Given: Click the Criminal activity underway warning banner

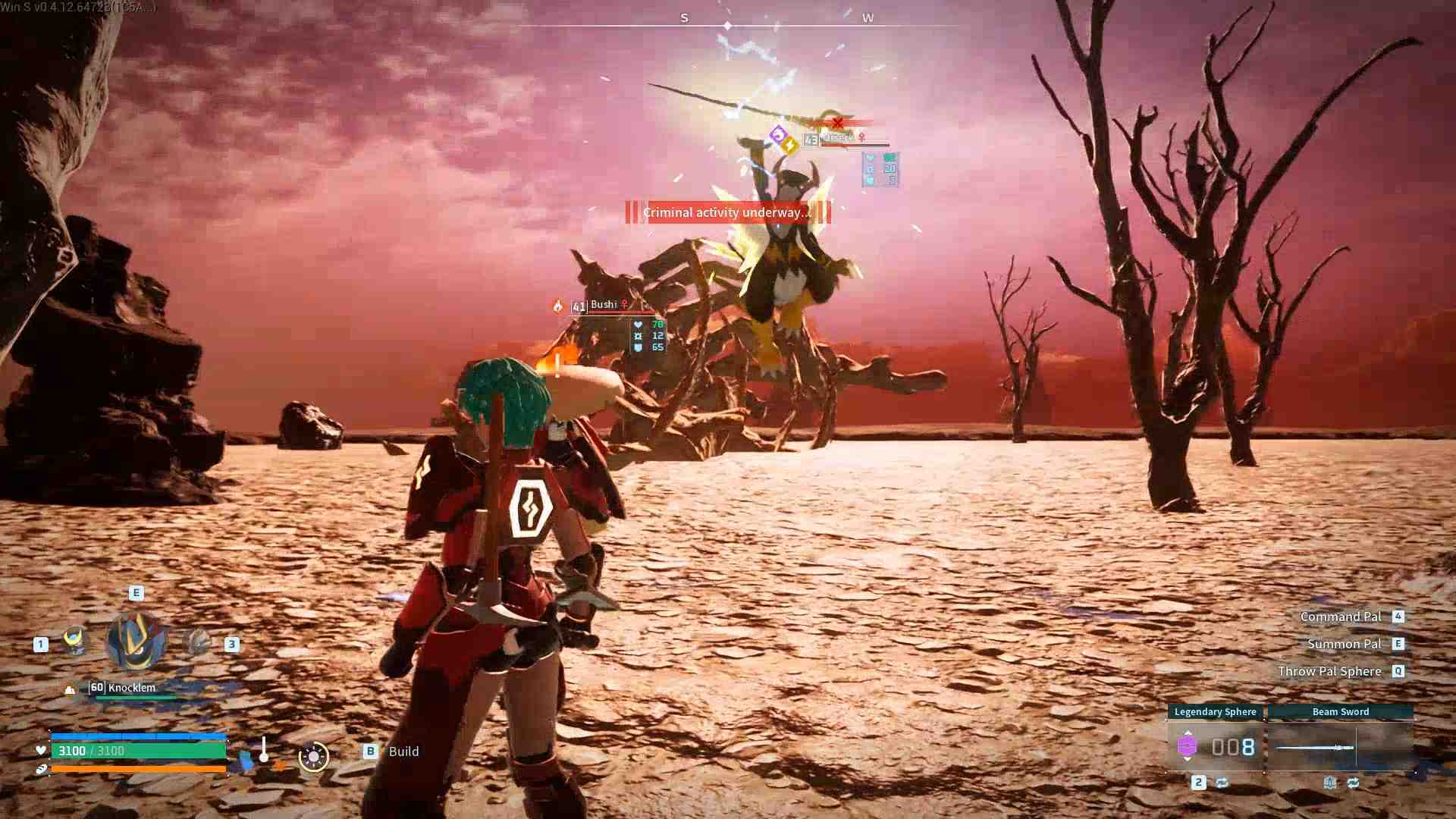Looking at the screenshot, I should pyautogui.click(x=726, y=213).
